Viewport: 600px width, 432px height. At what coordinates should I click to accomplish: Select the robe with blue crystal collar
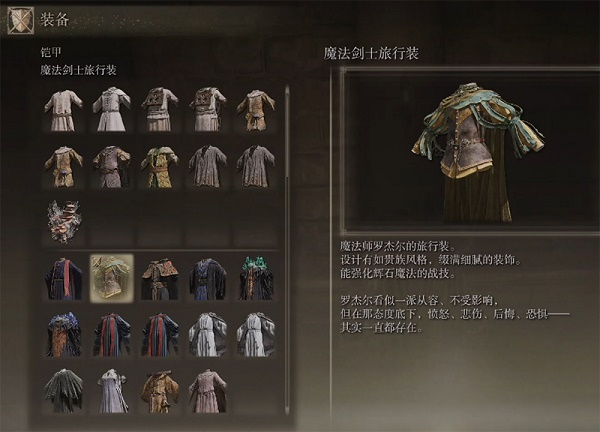click(63, 334)
